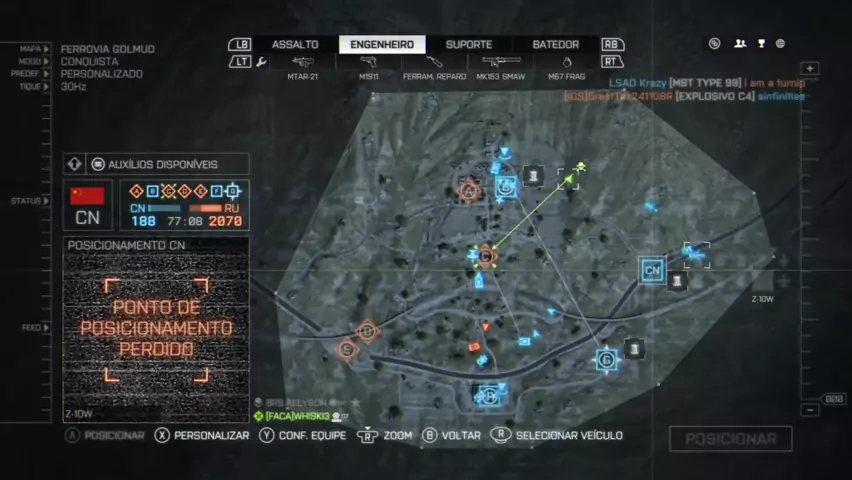Zoom in the map with plus button

pyautogui.click(x=810, y=69)
